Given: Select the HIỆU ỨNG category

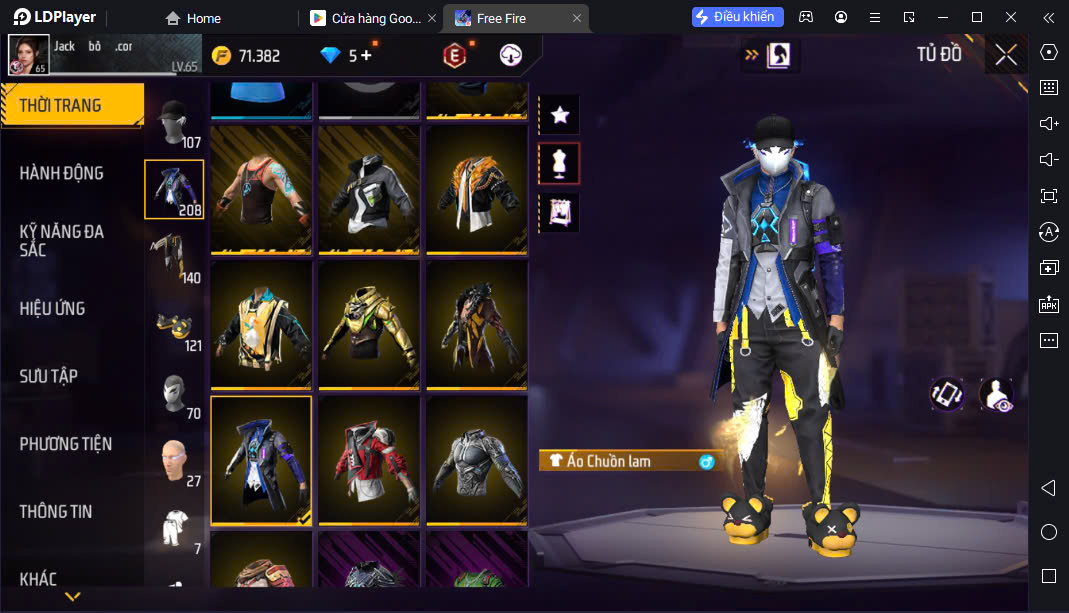Looking at the screenshot, I should click(x=53, y=308).
